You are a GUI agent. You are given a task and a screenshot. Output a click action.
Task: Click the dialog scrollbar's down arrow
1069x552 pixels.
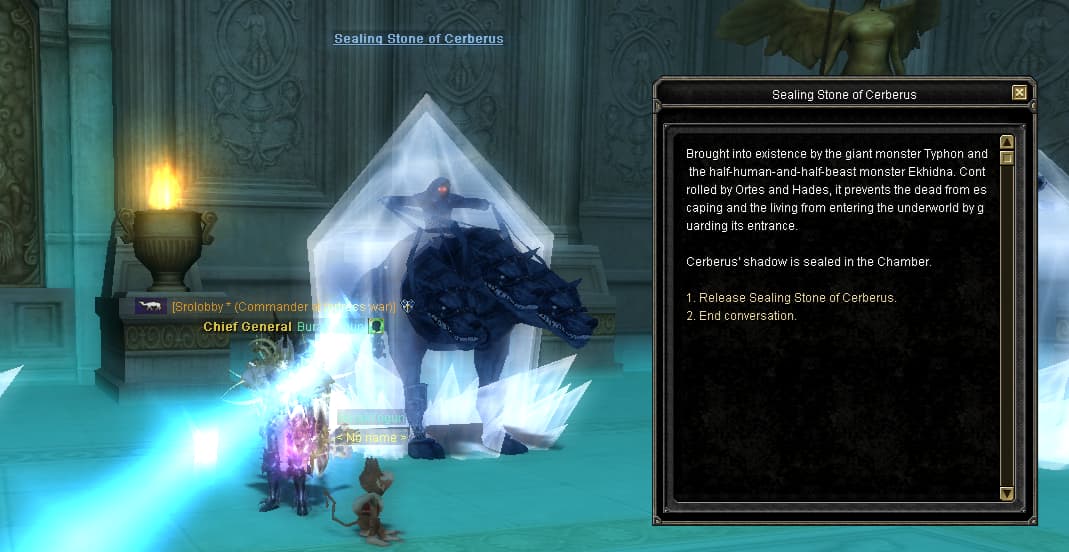click(1007, 493)
